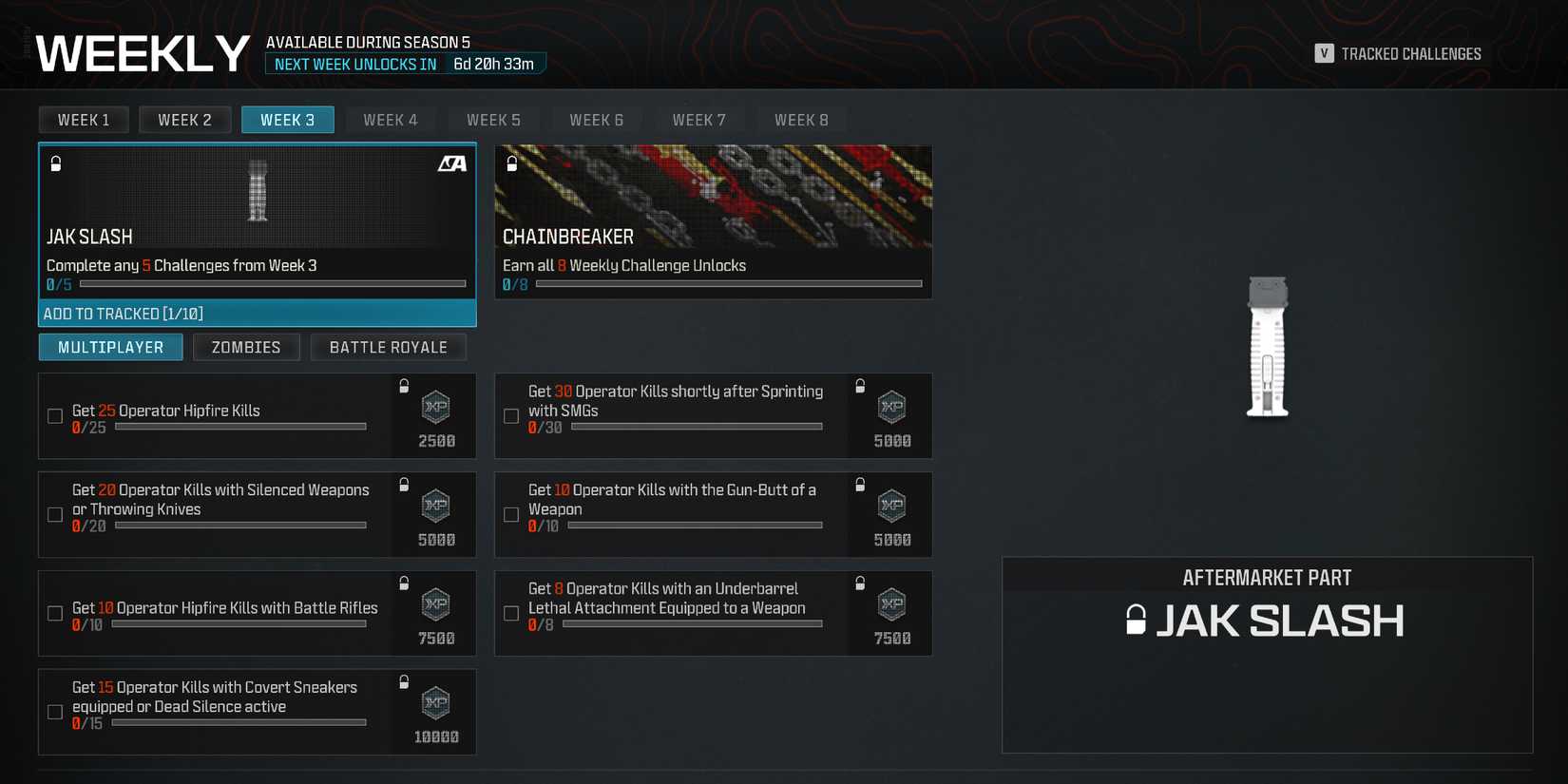Switch to the ZOMBIES tab
1568x784 pixels.
[246, 347]
